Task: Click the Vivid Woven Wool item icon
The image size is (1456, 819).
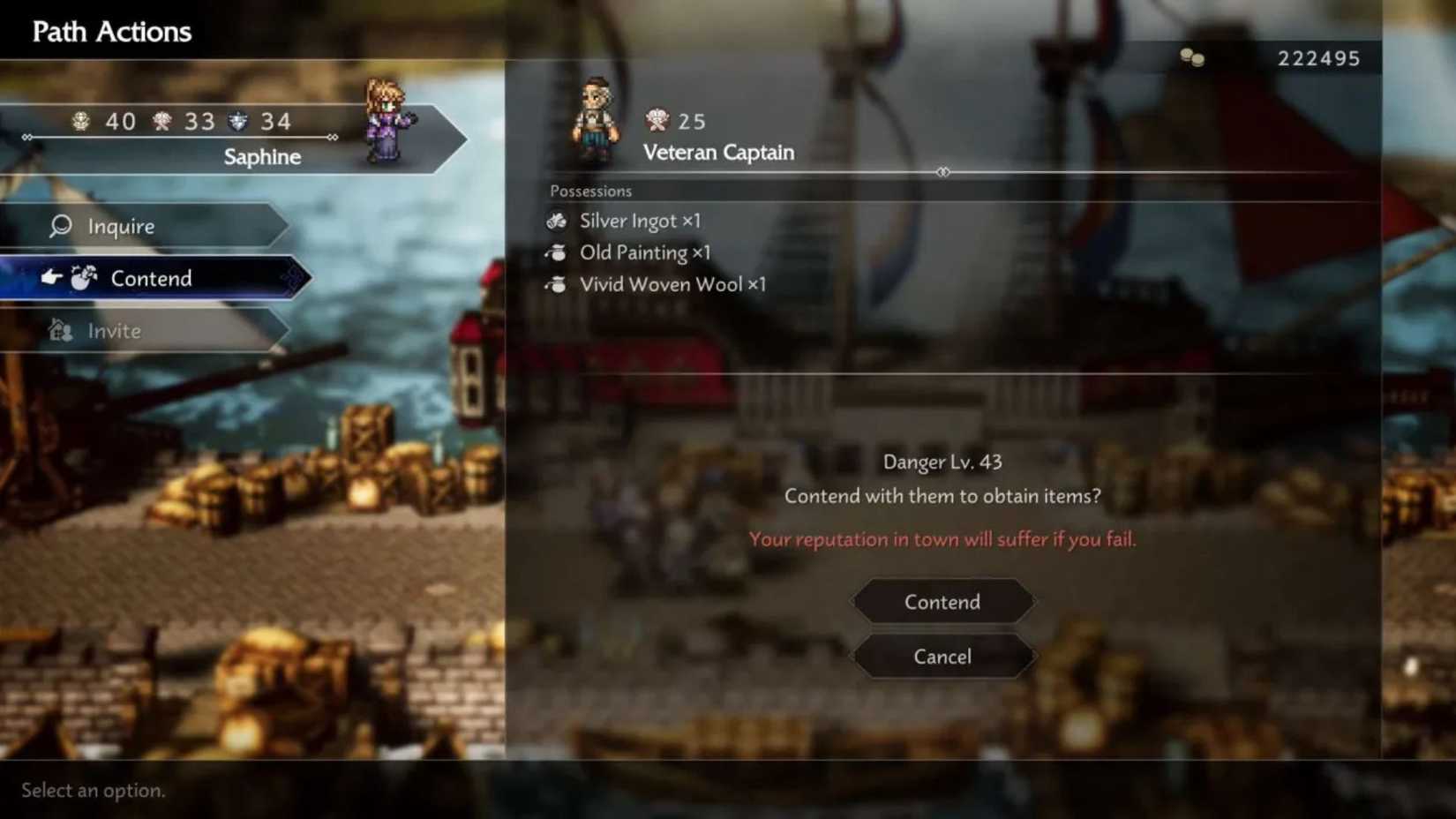Action: (558, 284)
